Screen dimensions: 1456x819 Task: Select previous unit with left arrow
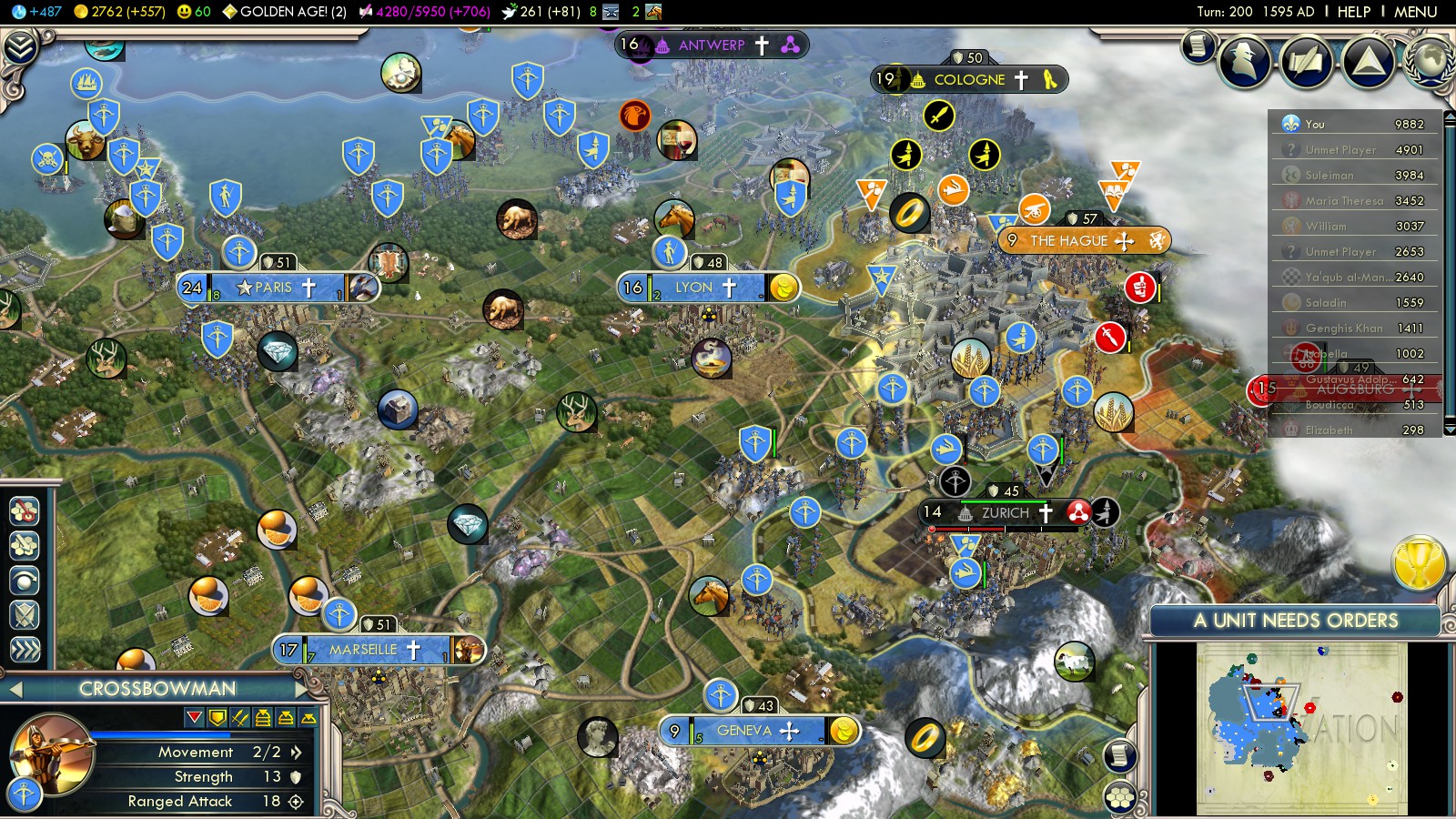[x=15, y=690]
